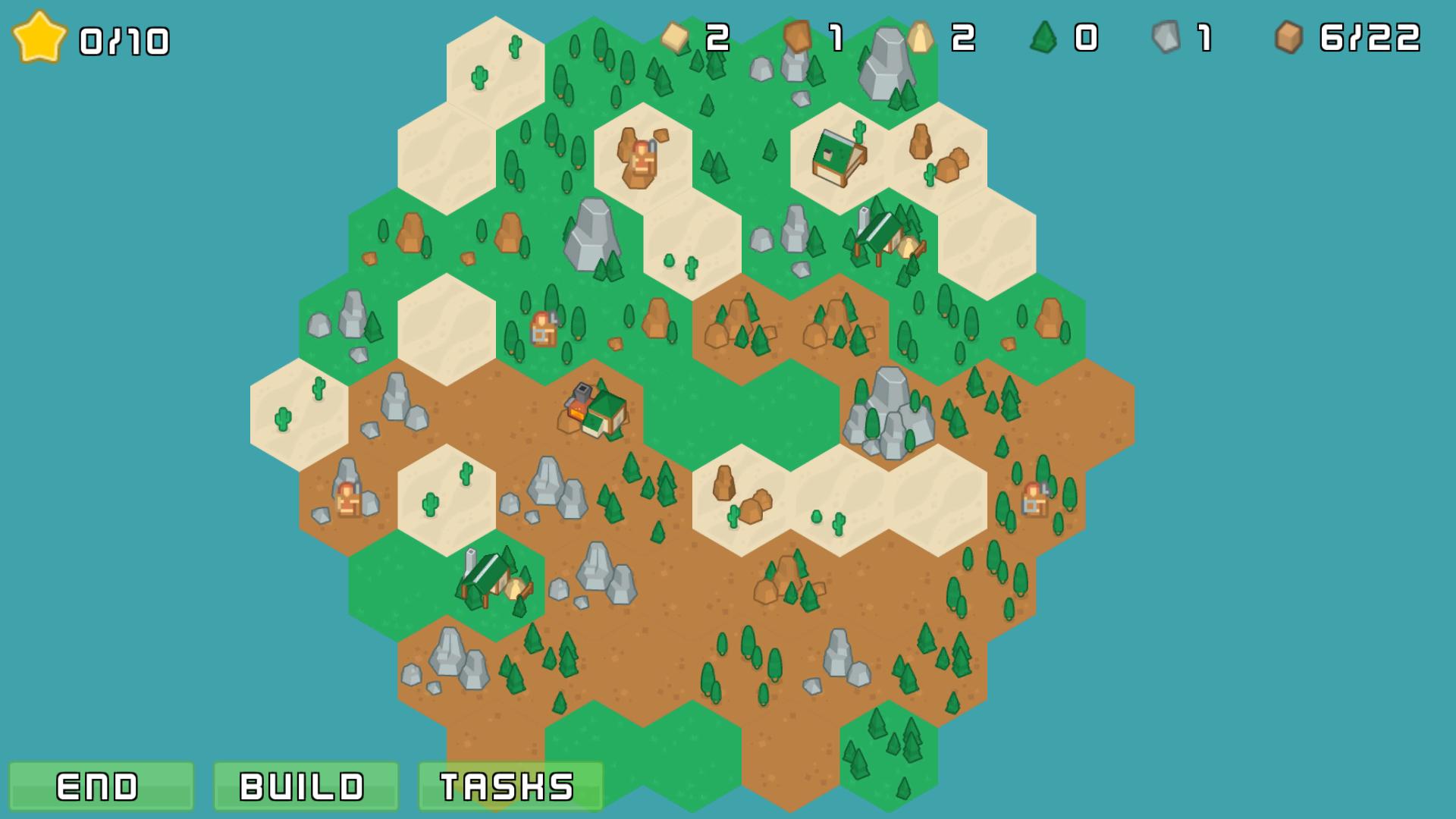Select the lumber camp near the northeastern rocks
1456x819 pixels.
click(880, 231)
